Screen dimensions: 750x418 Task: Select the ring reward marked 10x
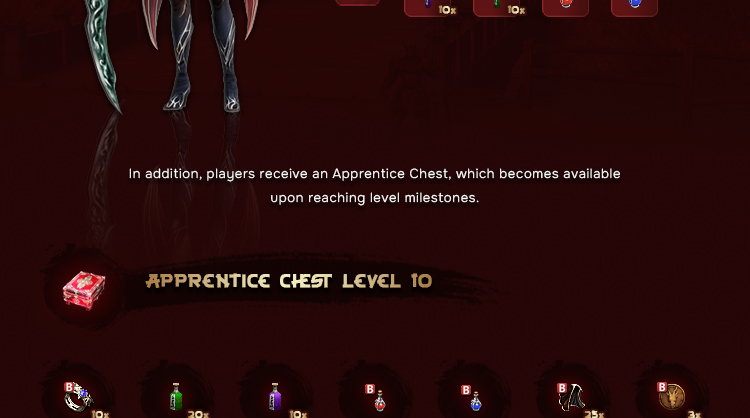coord(78,398)
